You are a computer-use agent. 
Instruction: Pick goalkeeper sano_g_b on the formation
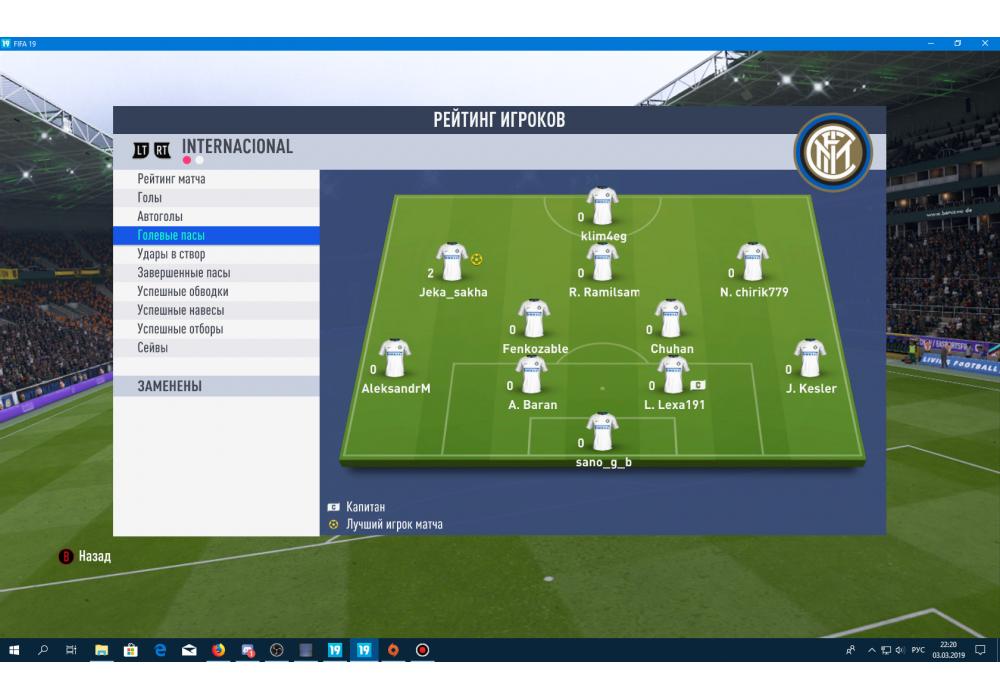[x=602, y=434]
